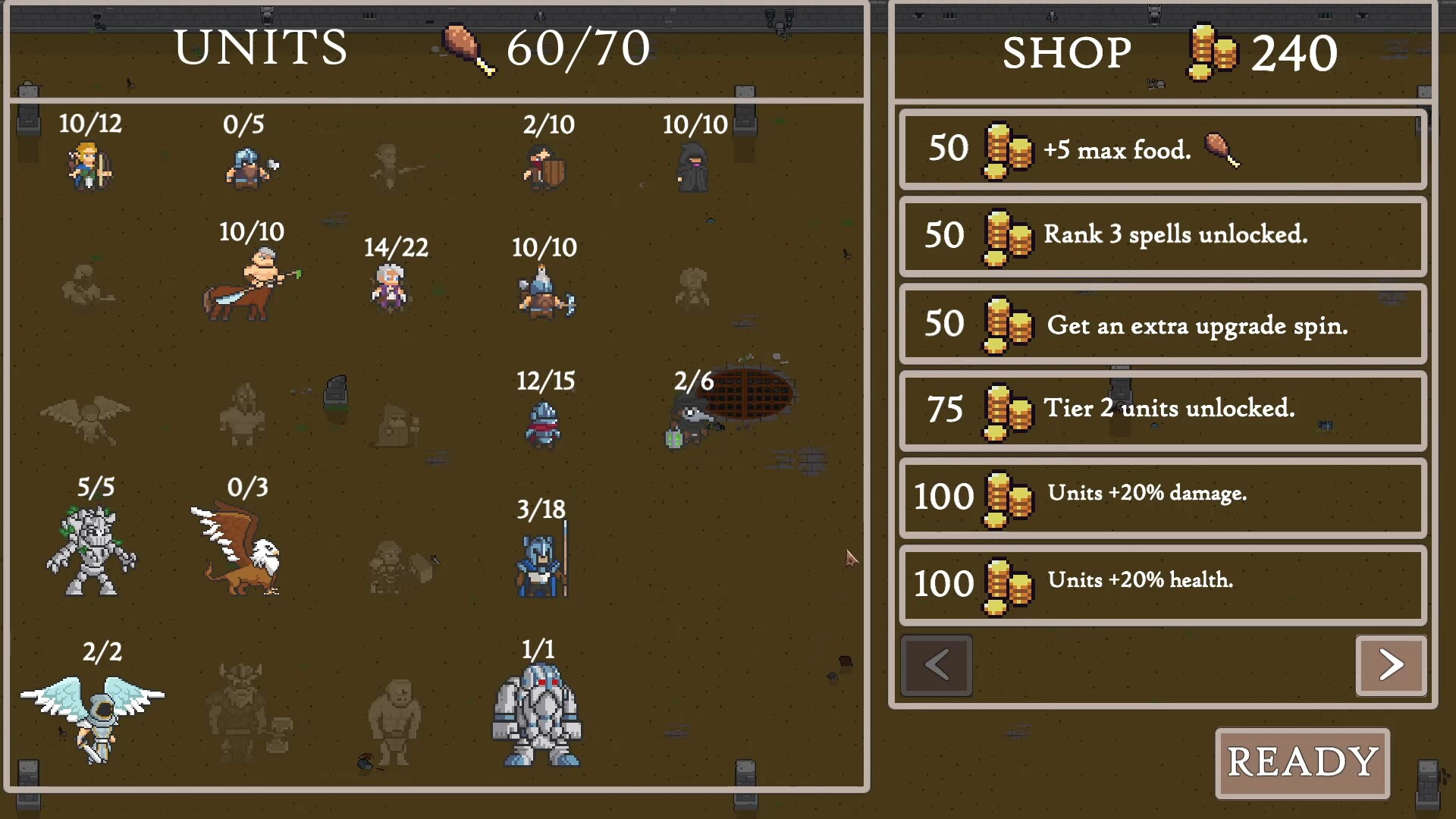This screenshot has width=1456, height=819.
Task: Unlock Tier 2 units for 75 coins
Action: click(x=1162, y=411)
